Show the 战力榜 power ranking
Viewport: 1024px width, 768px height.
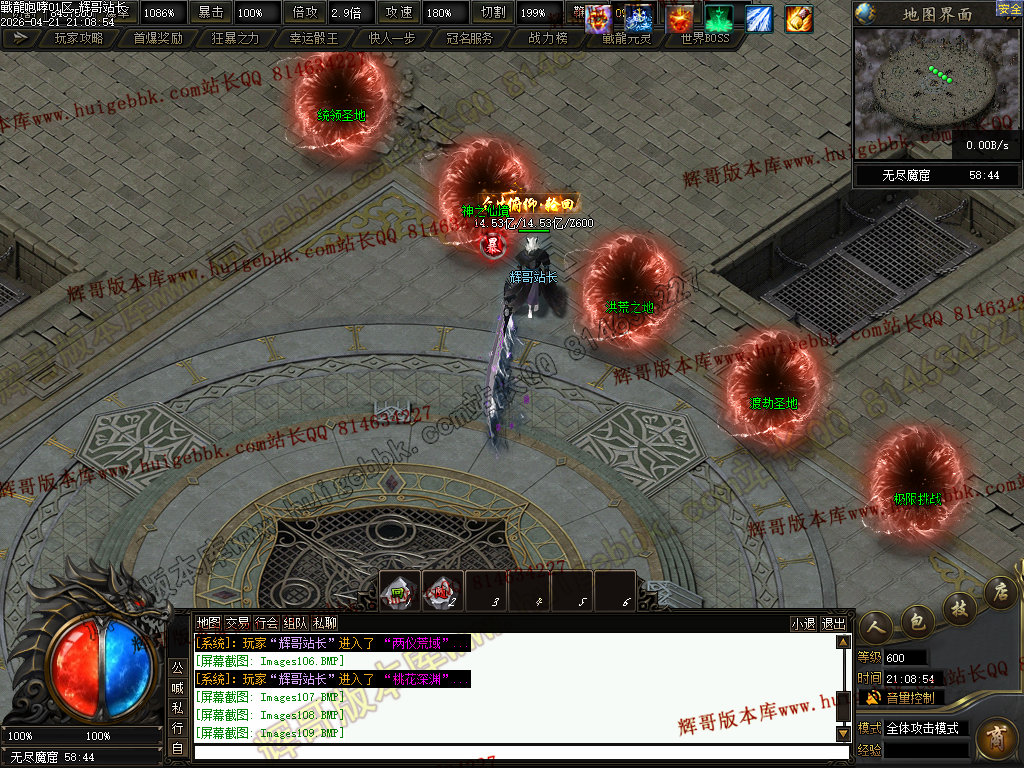[x=548, y=38]
